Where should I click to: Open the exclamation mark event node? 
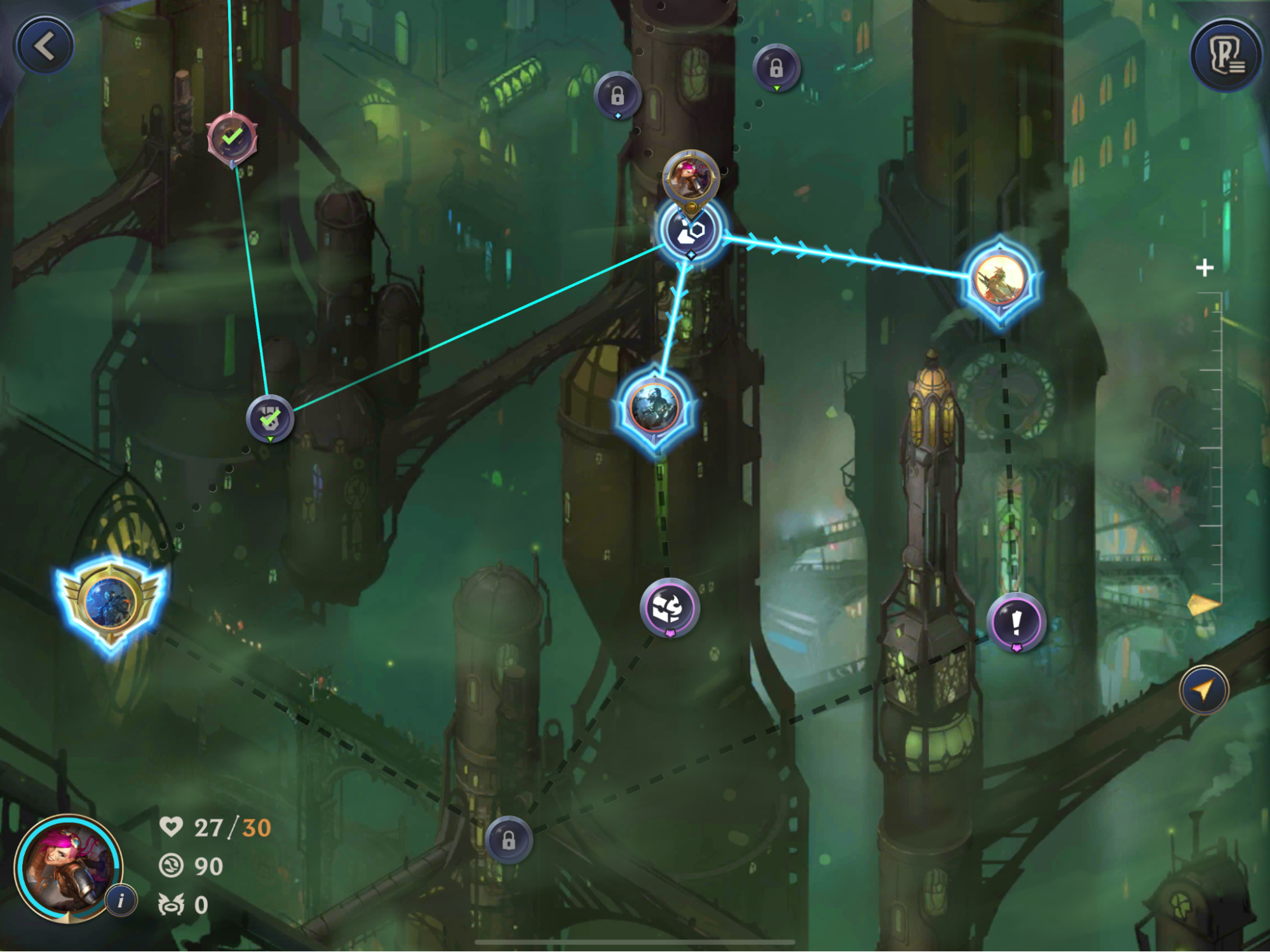(1016, 622)
